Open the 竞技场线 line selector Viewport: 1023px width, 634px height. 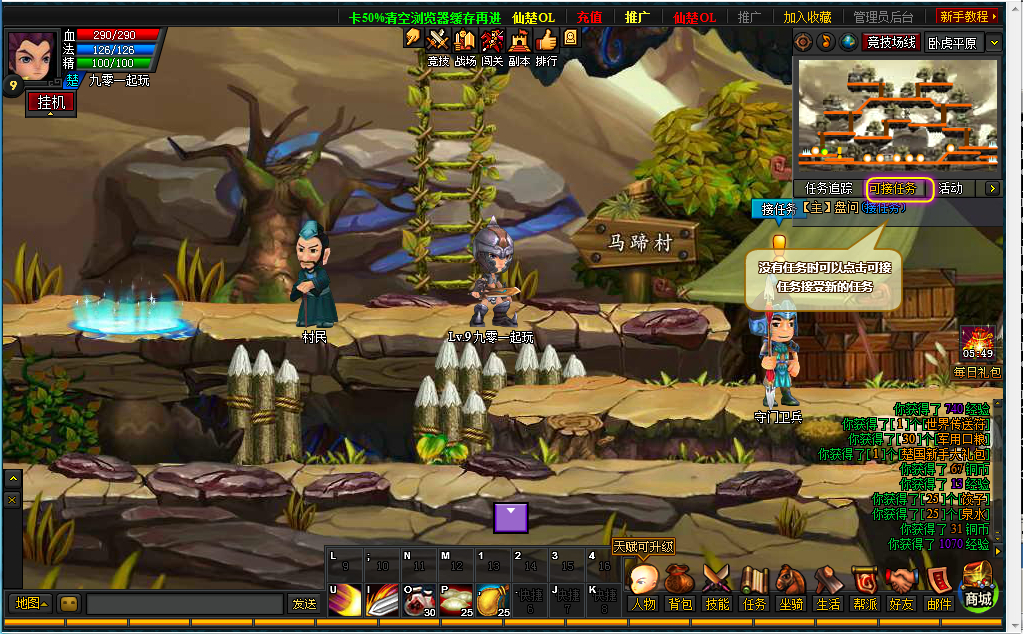tap(891, 42)
